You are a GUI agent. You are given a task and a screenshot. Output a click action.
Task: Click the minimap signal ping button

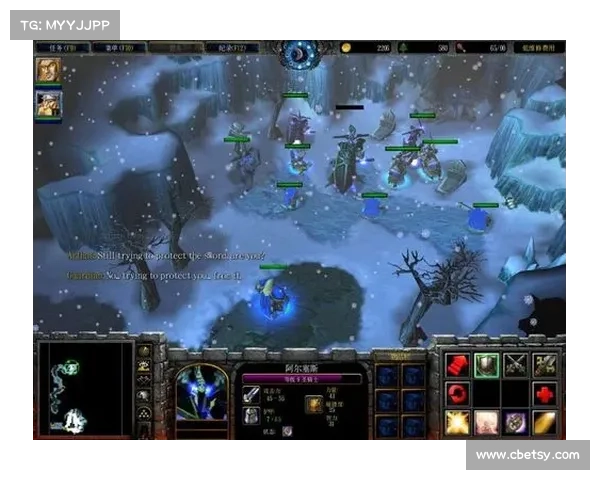[144, 352]
